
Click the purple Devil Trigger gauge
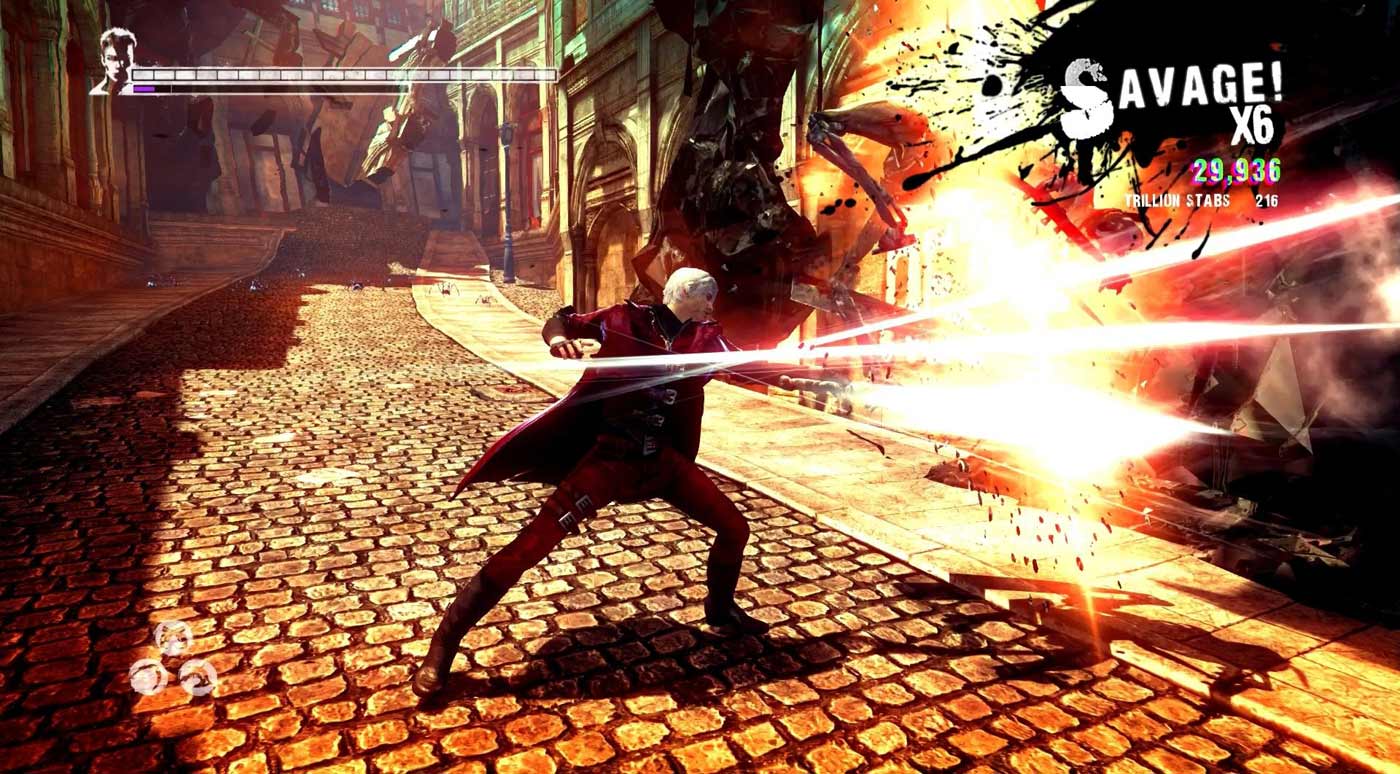pos(147,90)
